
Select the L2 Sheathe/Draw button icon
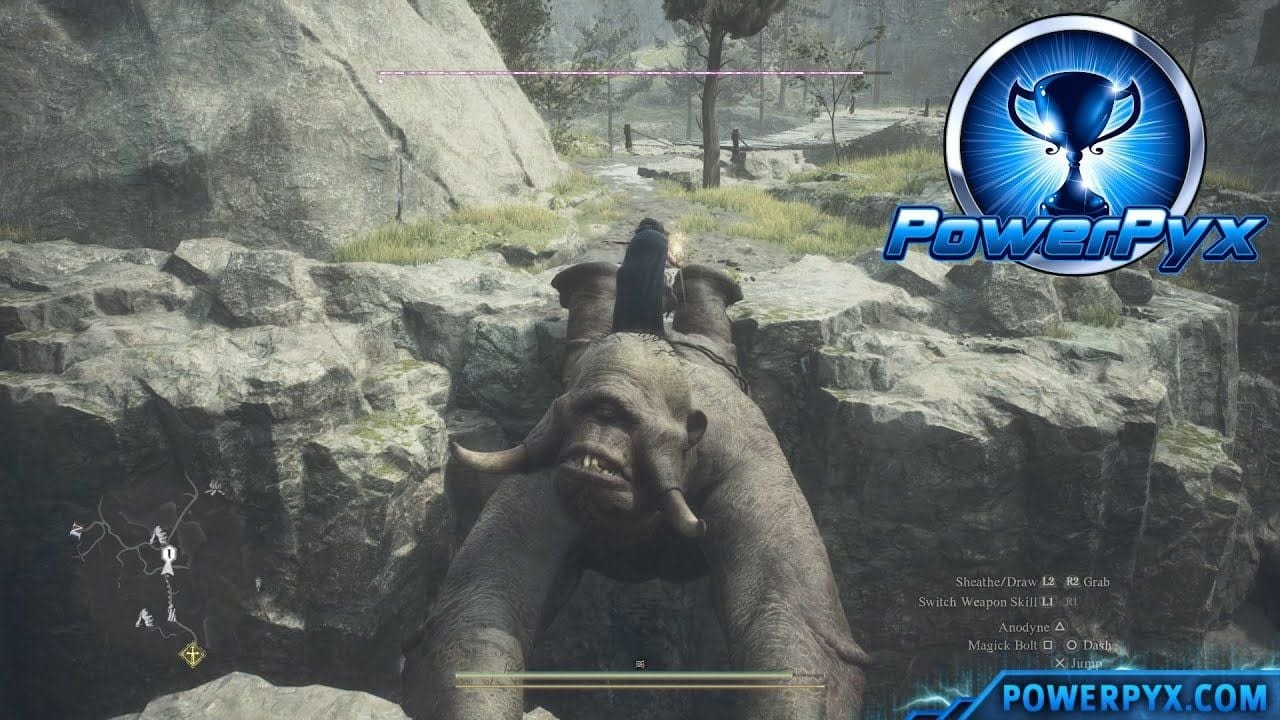(x=1046, y=582)
